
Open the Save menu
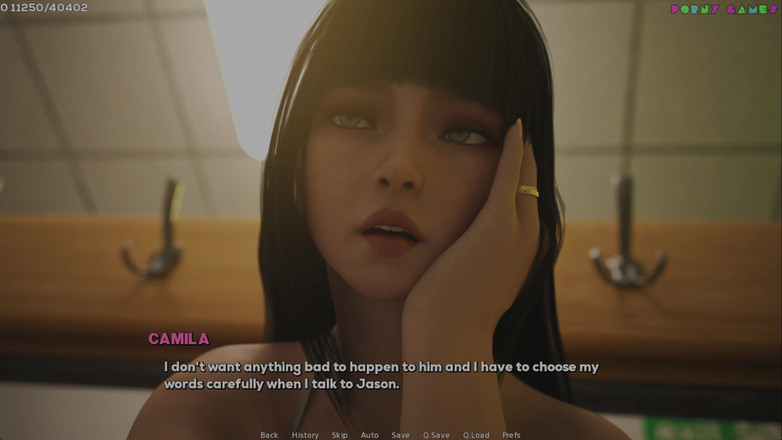(x=400, y=435)
